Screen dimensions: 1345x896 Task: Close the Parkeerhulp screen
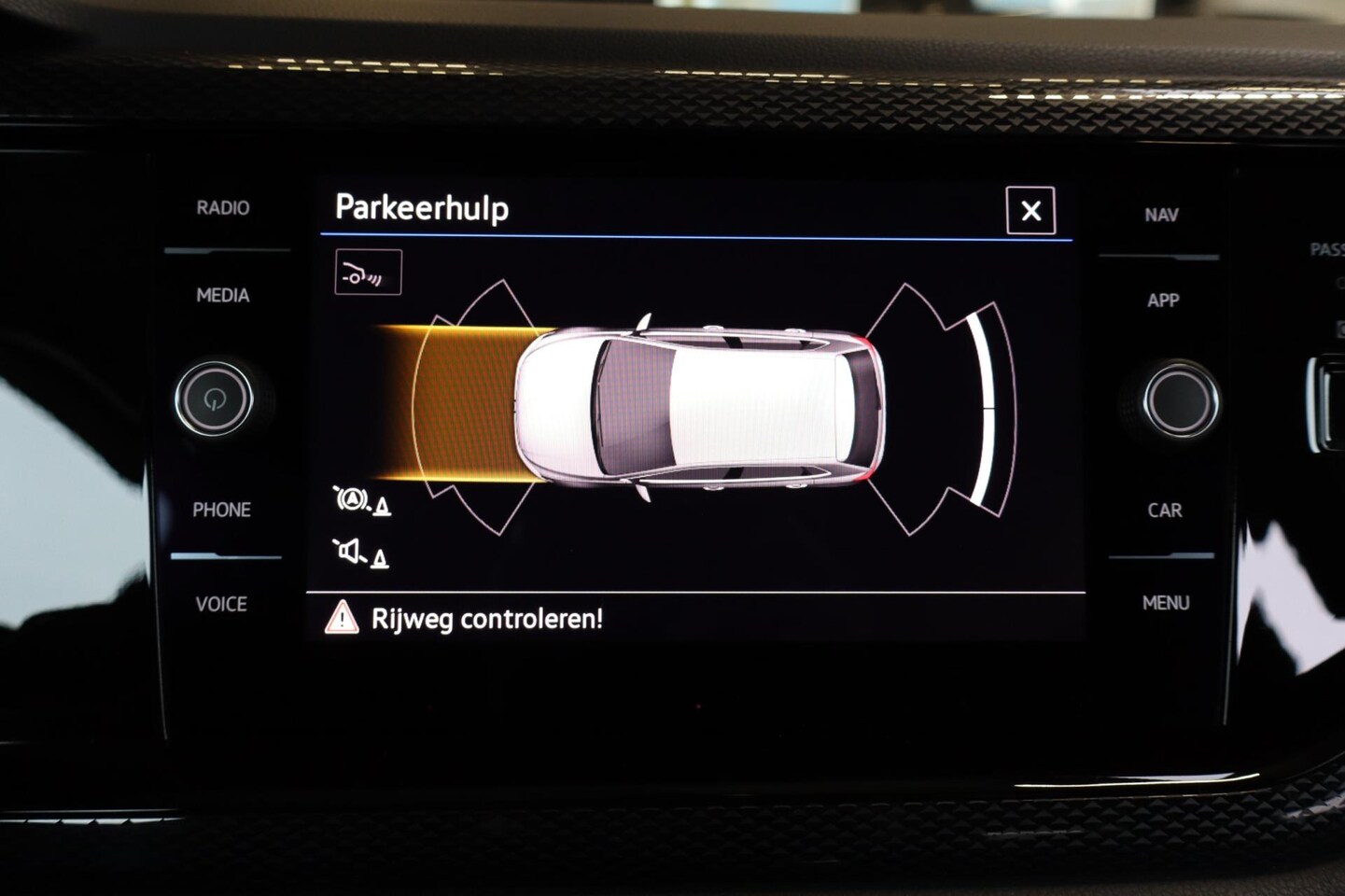[1030, 211]
